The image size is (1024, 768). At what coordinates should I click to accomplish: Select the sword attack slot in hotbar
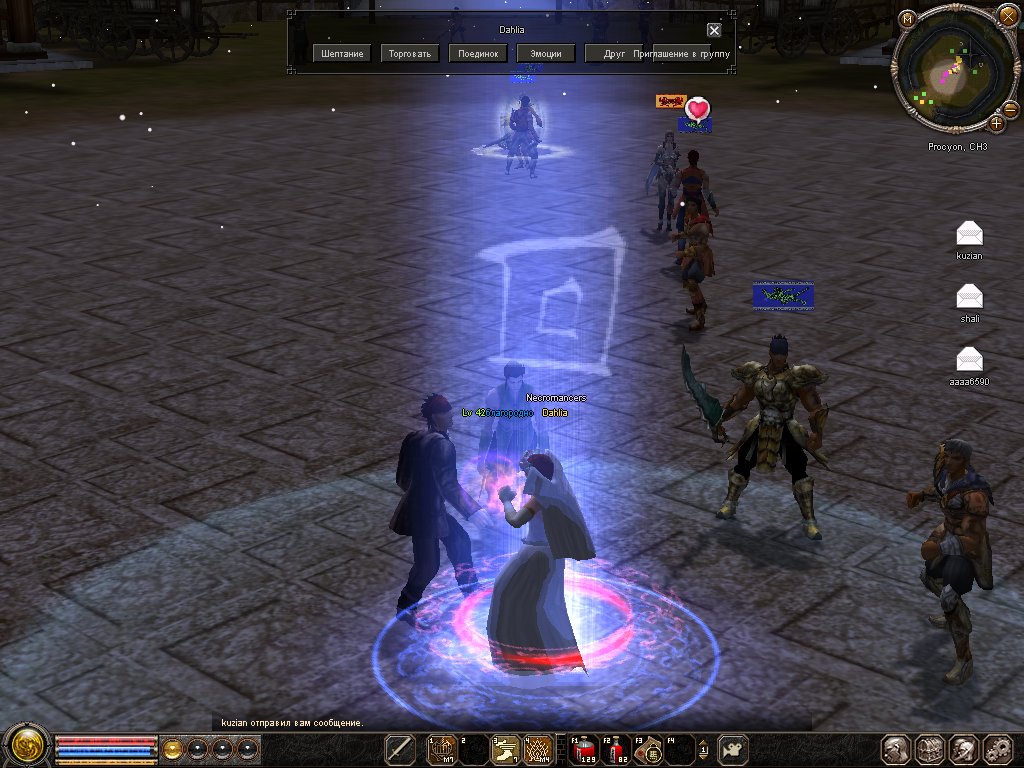pos(401,749)
